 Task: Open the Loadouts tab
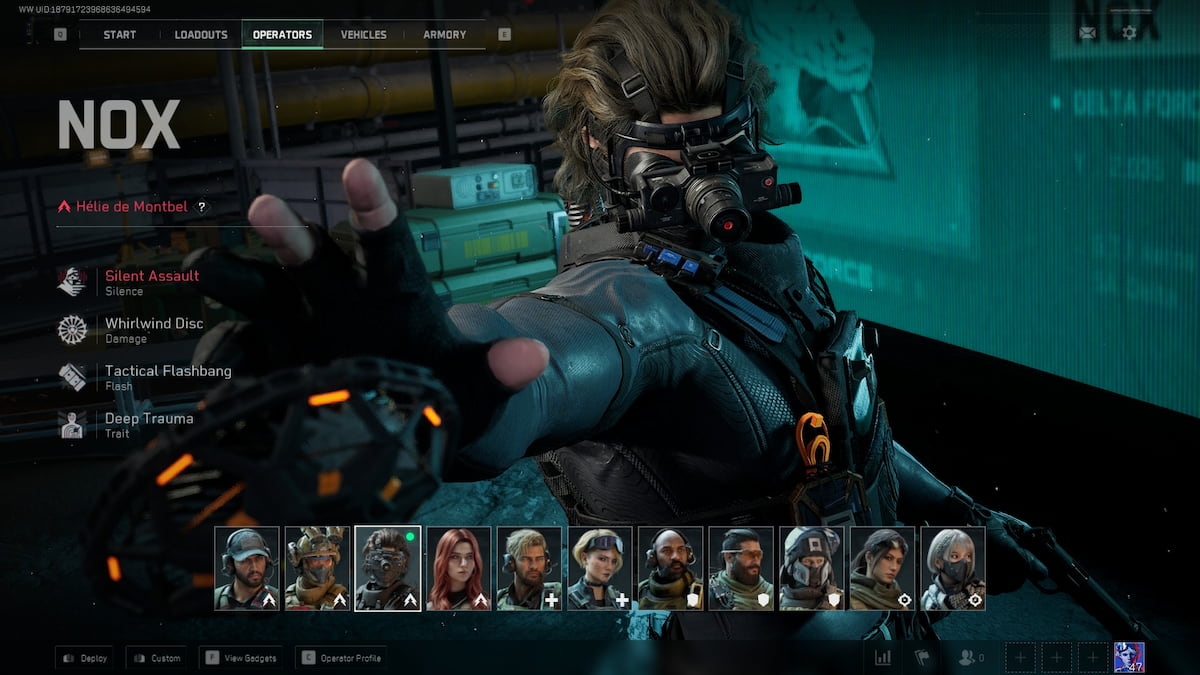tap(201, 35)
